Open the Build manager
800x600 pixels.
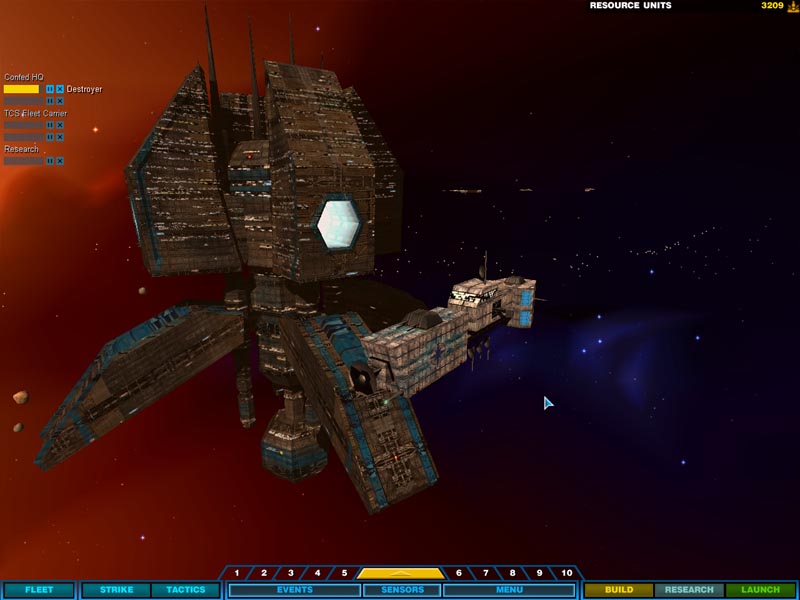(619, 590)
